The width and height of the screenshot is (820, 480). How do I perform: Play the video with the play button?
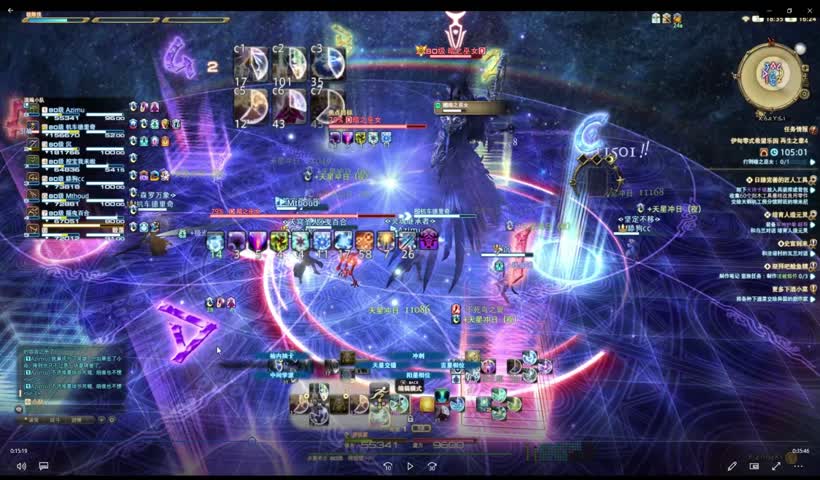410,466
